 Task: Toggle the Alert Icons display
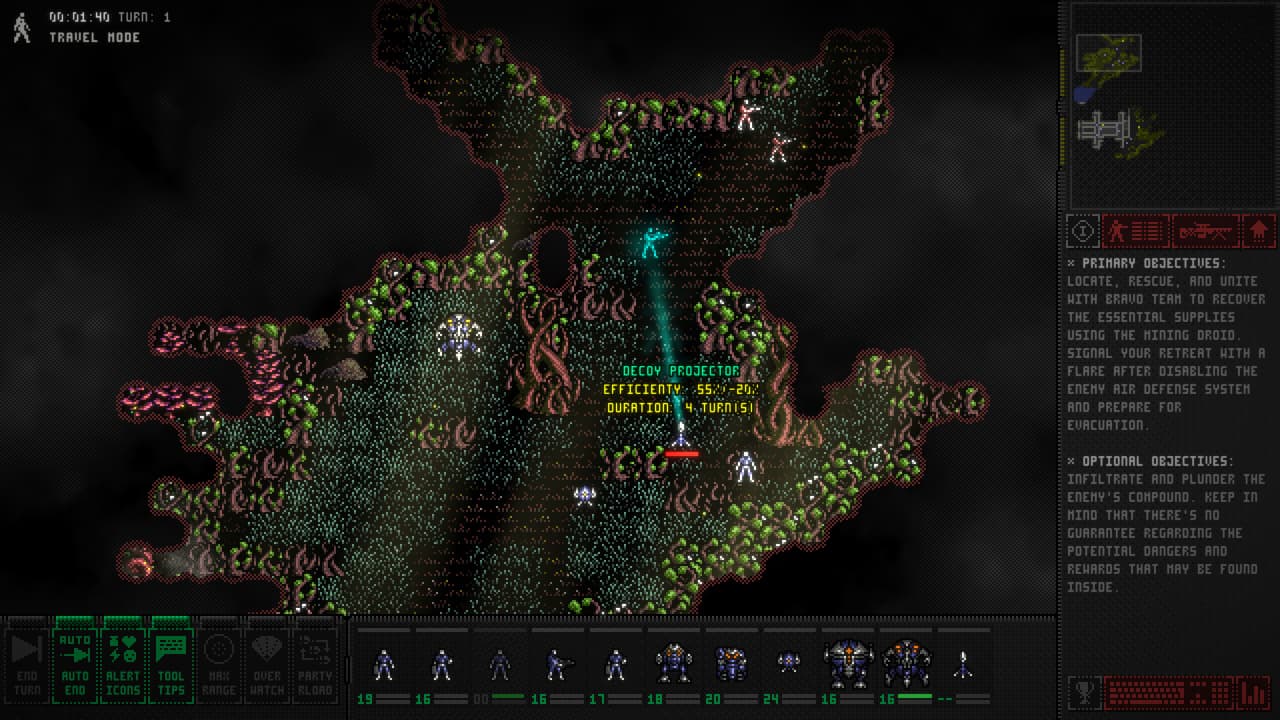(x=123, y=666)
